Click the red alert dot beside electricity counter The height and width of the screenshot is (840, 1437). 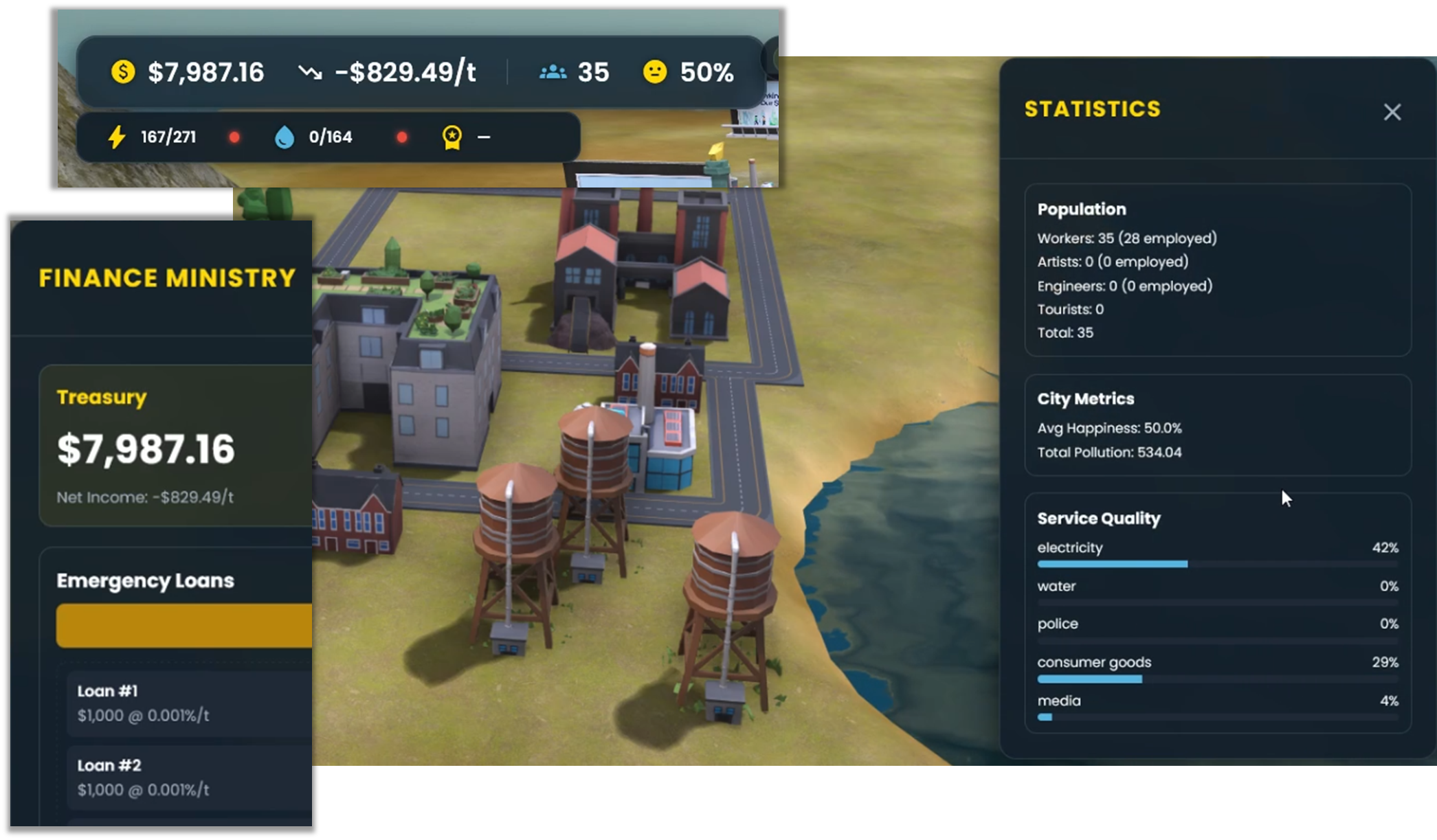(235, 137)
